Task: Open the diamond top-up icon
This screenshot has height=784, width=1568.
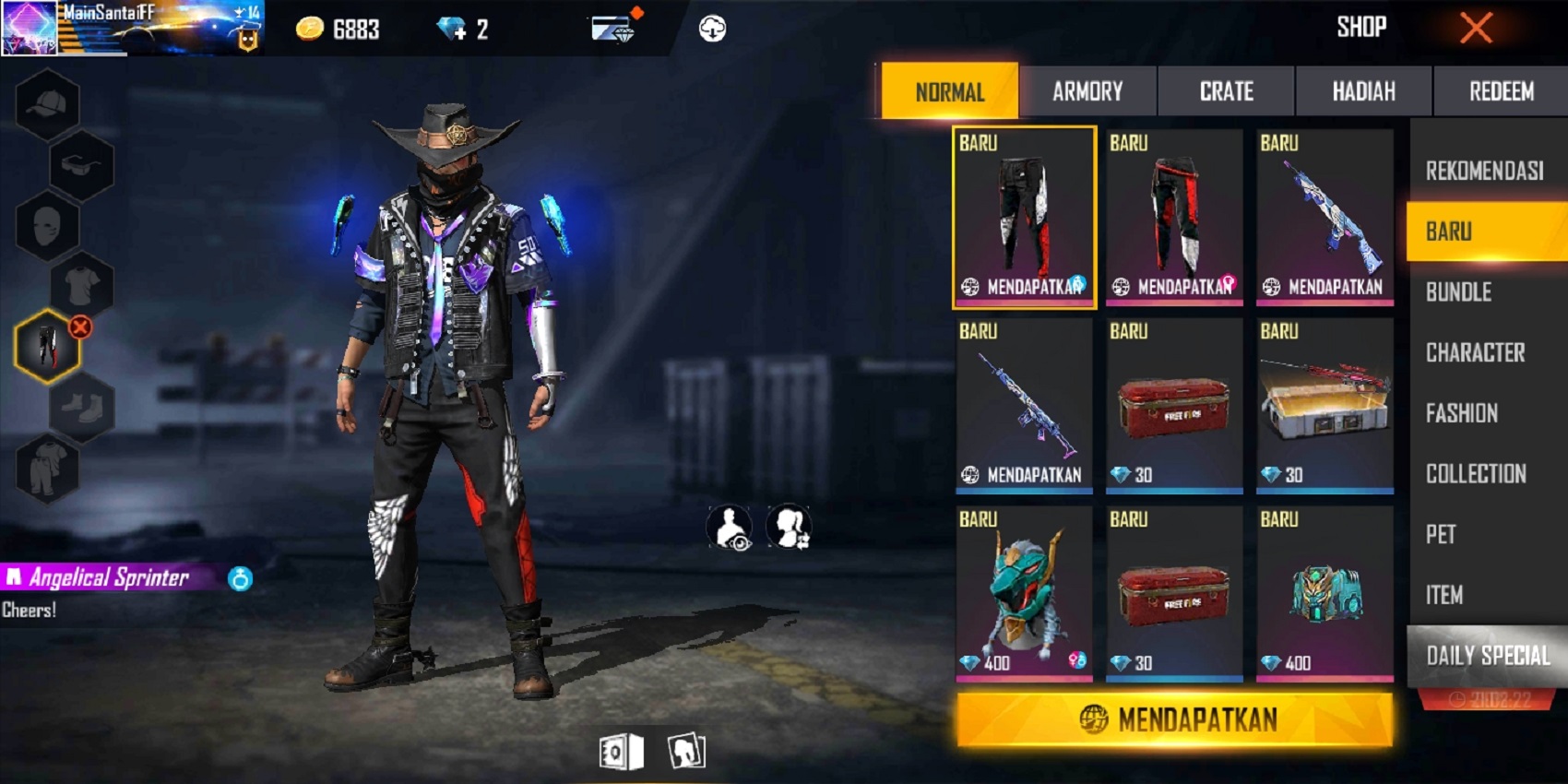Action: (x=449, y=28)
